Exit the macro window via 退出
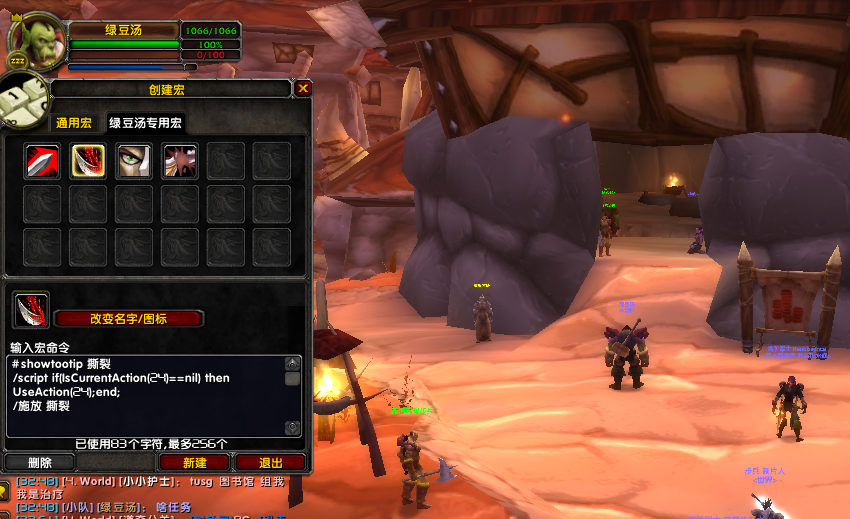The height and width of the screenshot is (519, 850). click(270, 463)
